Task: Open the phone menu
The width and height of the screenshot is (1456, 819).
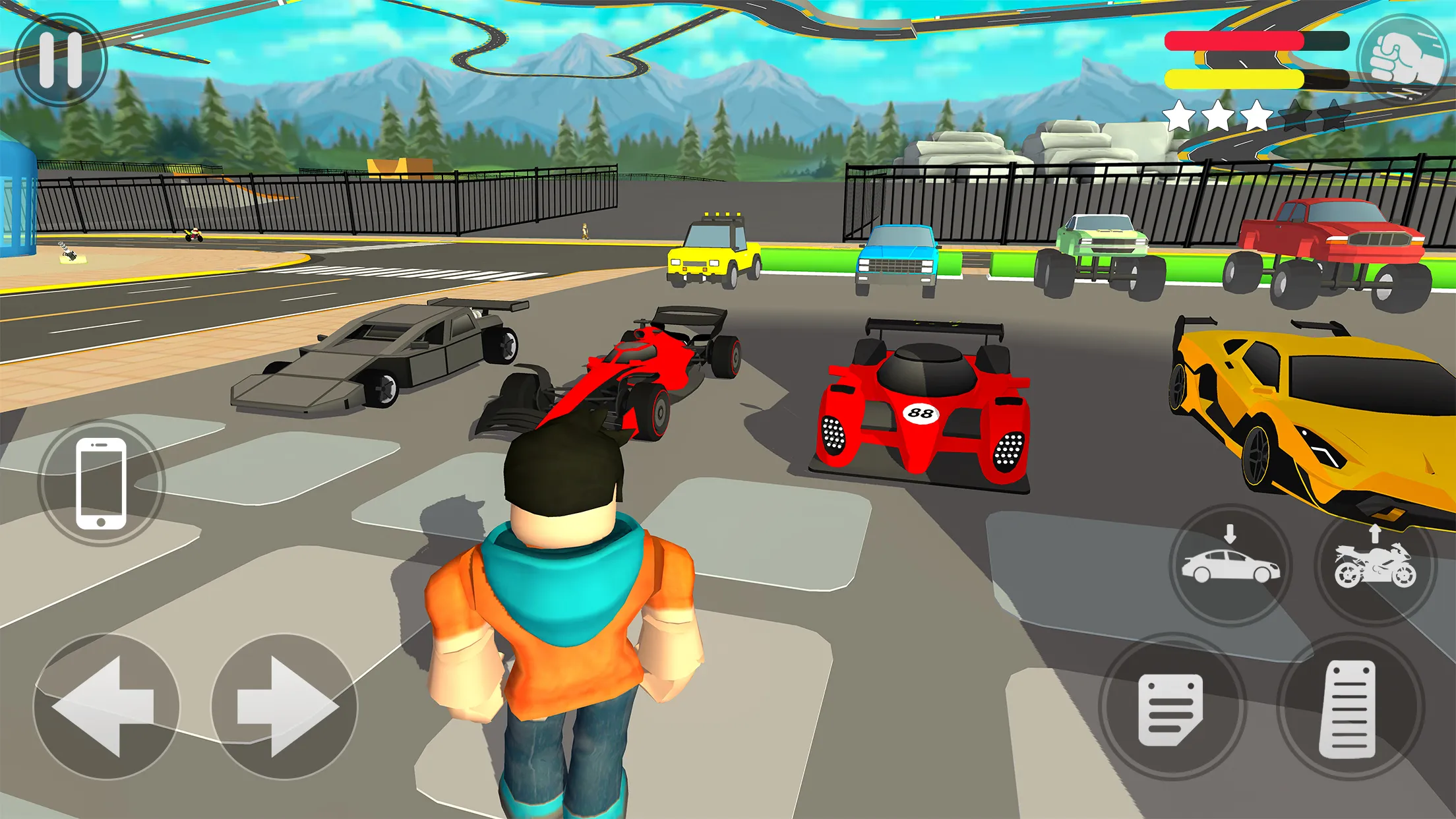Action: (100, 482)
